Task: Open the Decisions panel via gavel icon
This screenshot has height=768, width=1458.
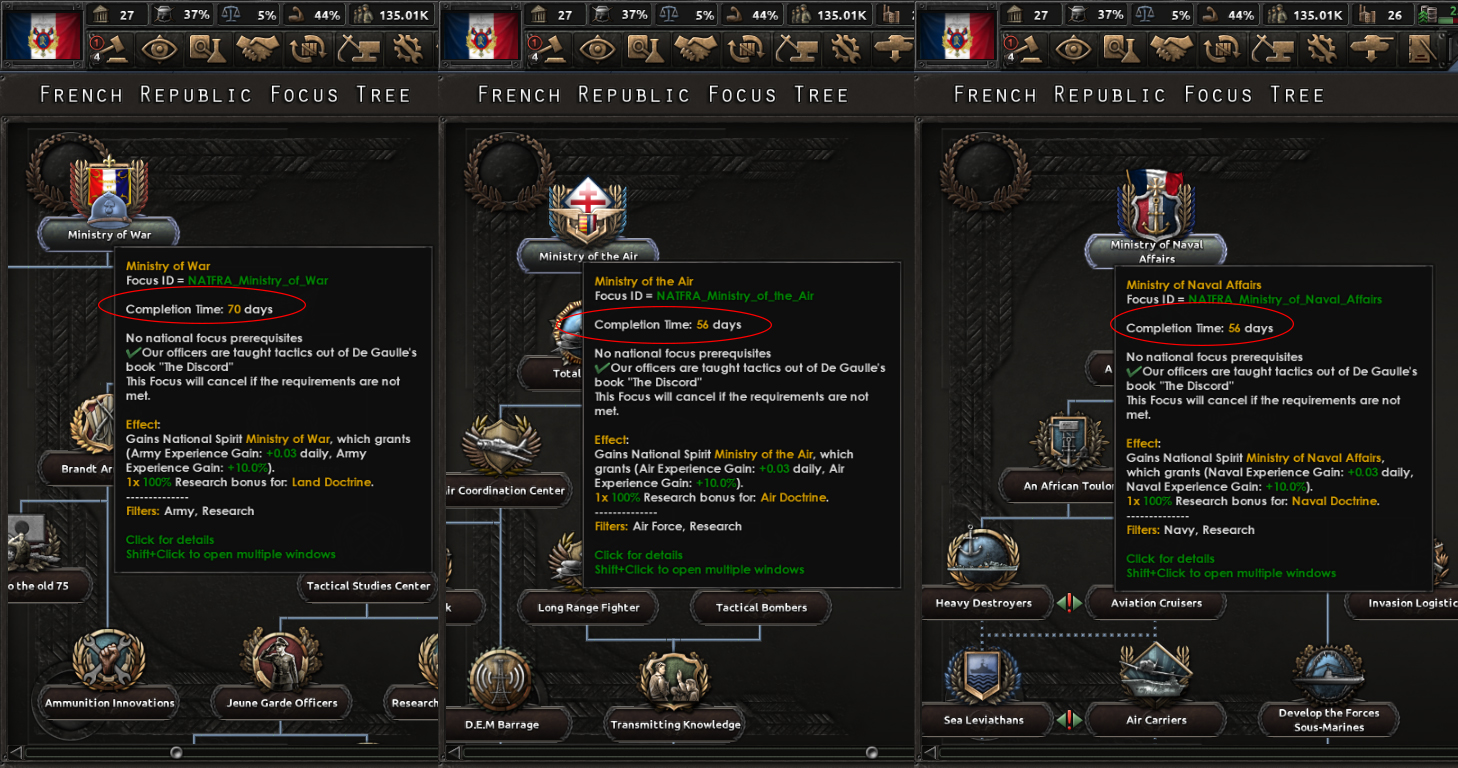Action: tap(1028, 47)
